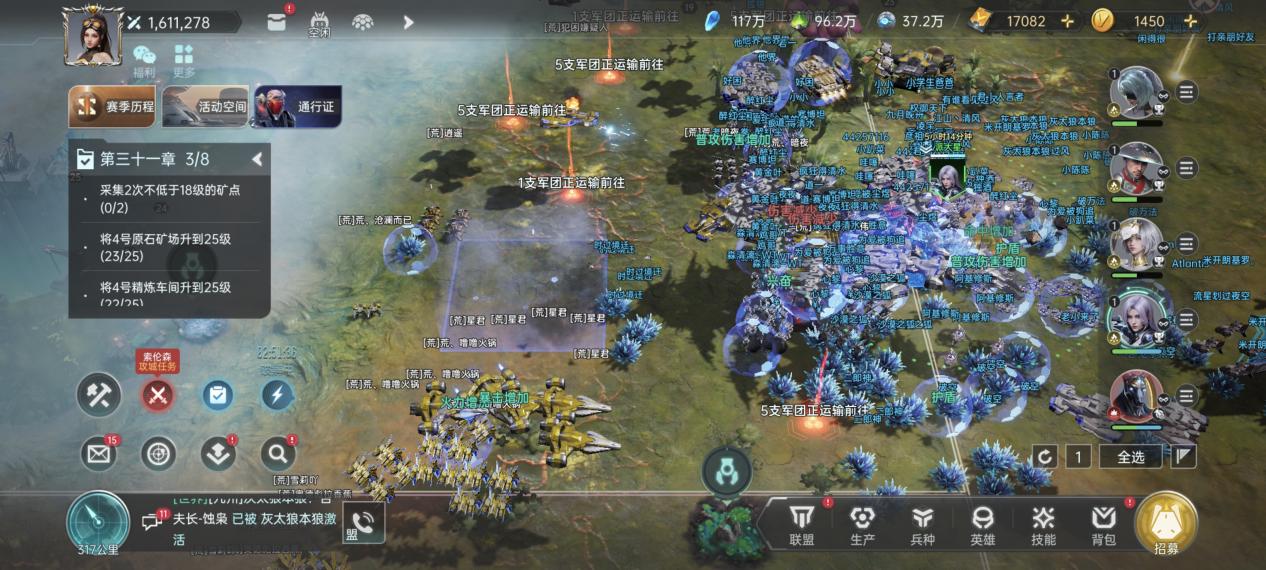Open the mail envelope inbox
1266x570 pixels.
click(x=98, y=454)
